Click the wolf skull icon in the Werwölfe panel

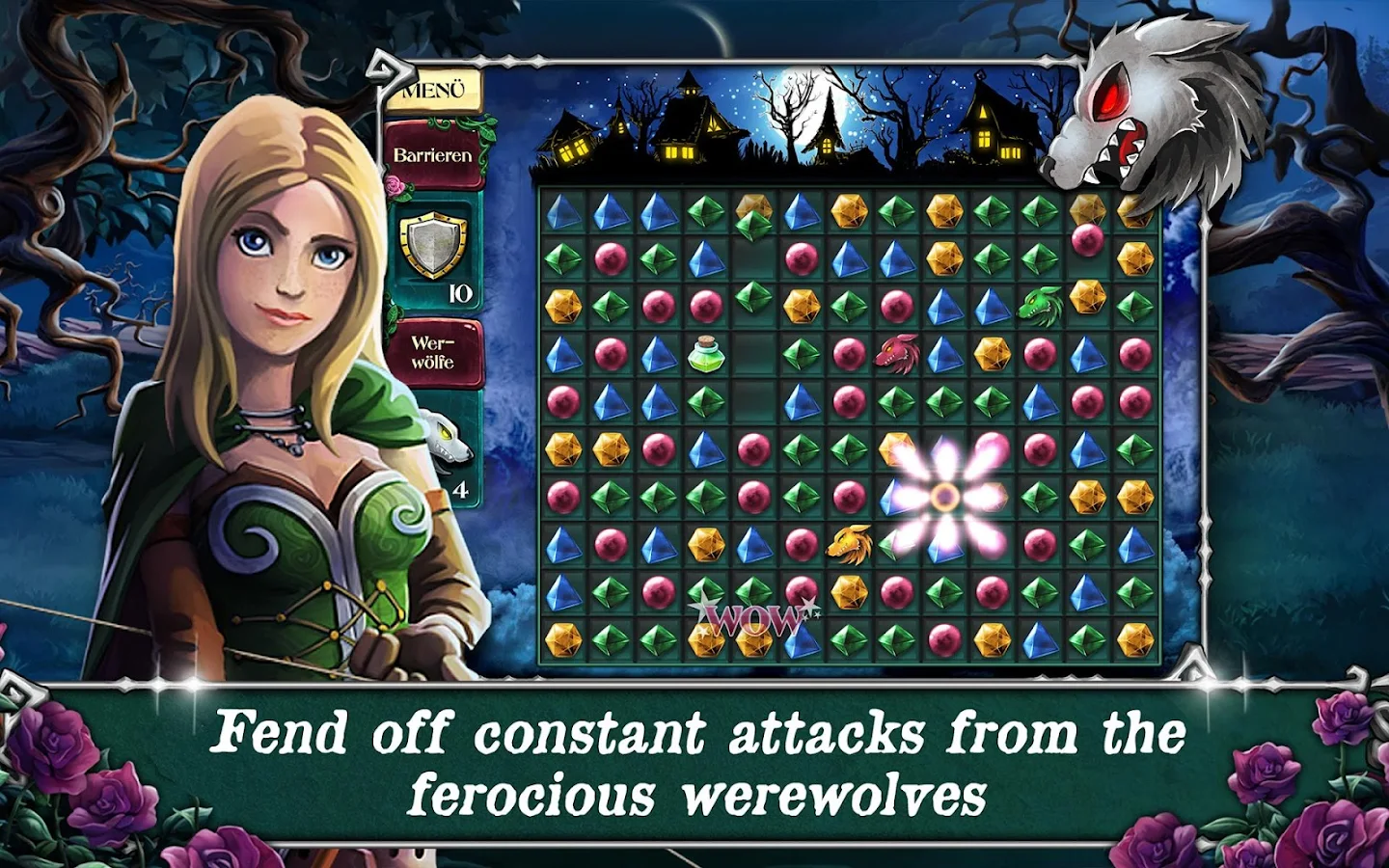click(x=446, y=439)
